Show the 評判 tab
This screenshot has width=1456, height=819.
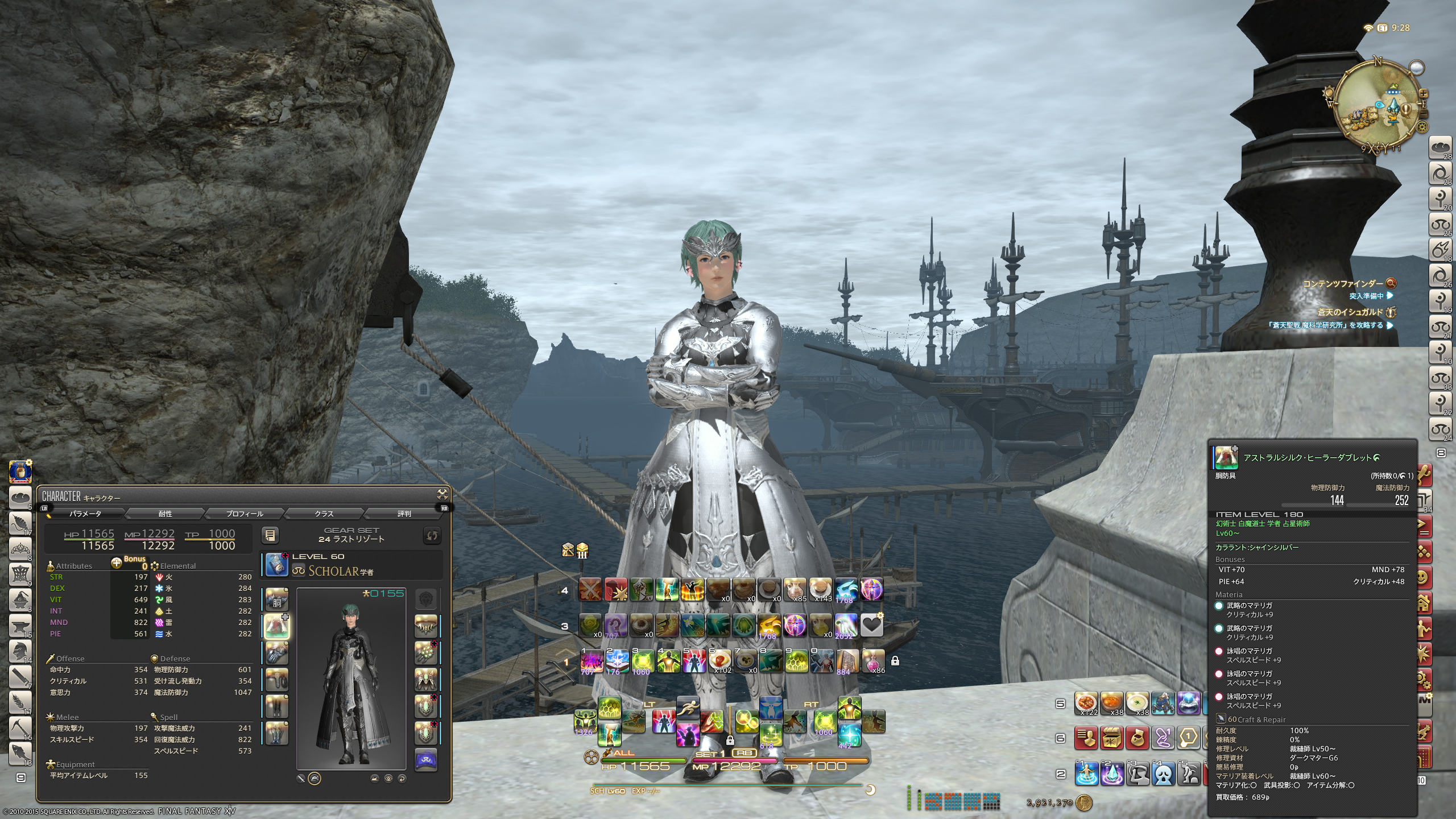click(404, 514)
